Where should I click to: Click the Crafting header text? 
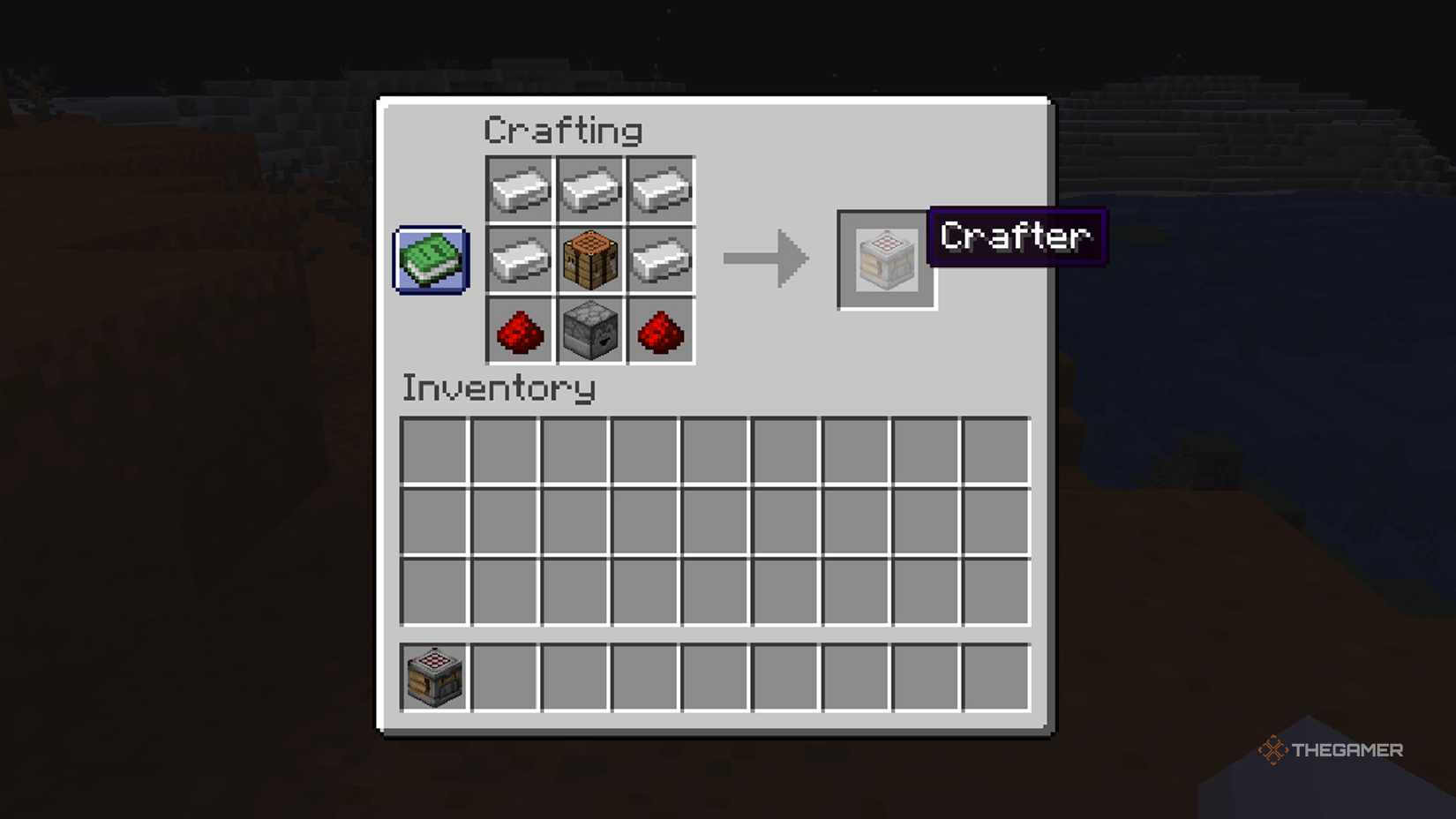(x=562, y=130)
